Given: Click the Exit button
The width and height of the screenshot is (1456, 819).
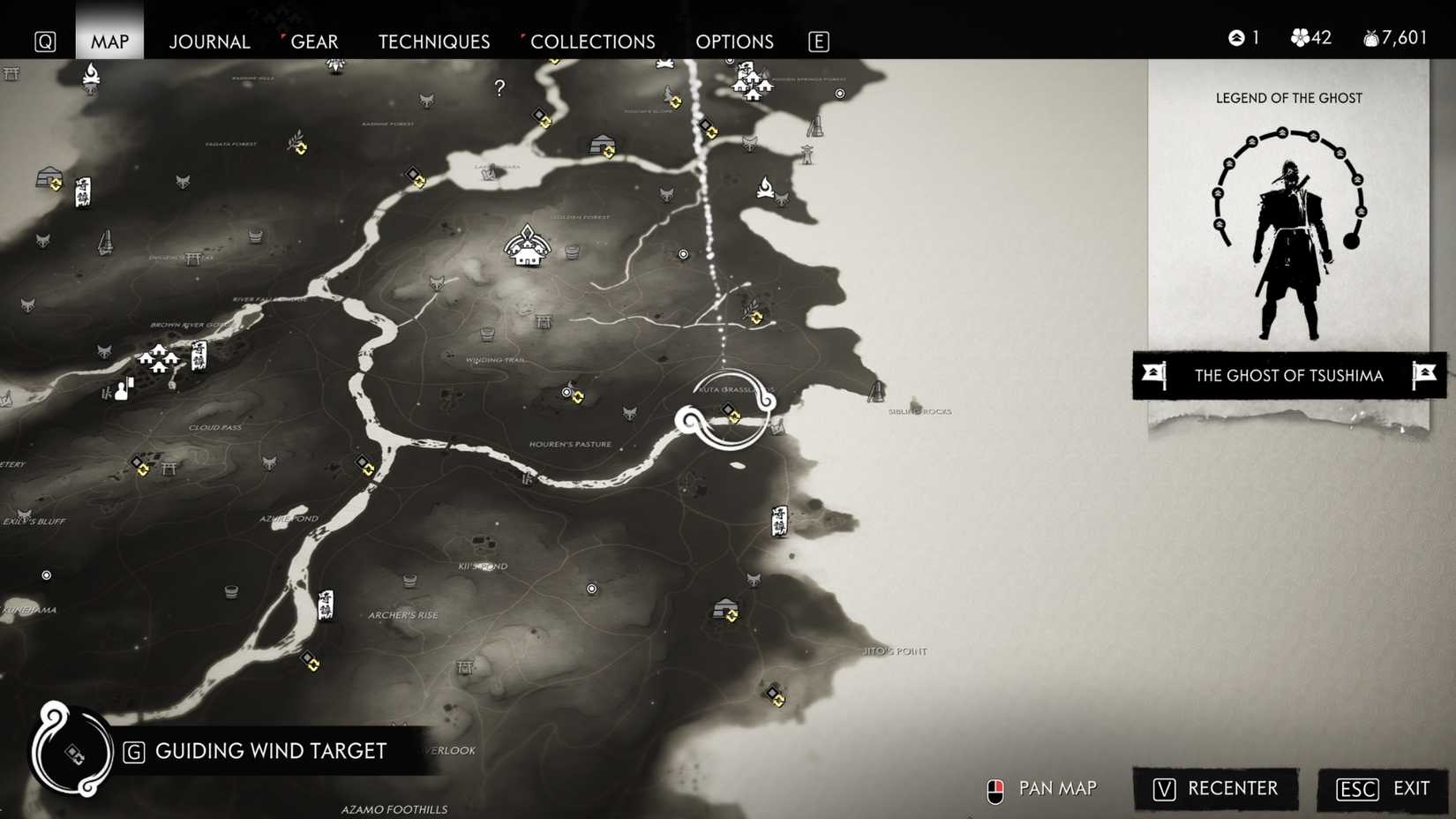Looking at the screenshot, I should pyautogui.click(x=1381, y=789).
